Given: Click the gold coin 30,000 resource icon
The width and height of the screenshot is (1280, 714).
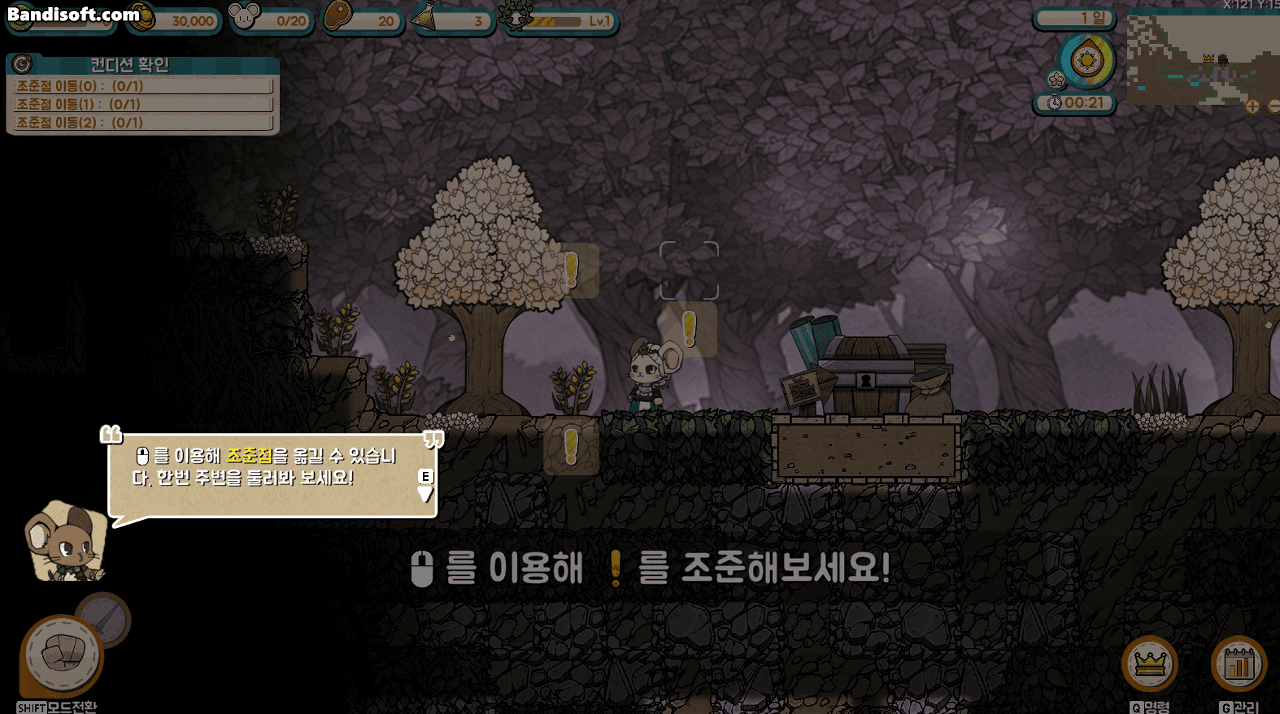Looking at the screenshot, I should [x=141, y=17].
